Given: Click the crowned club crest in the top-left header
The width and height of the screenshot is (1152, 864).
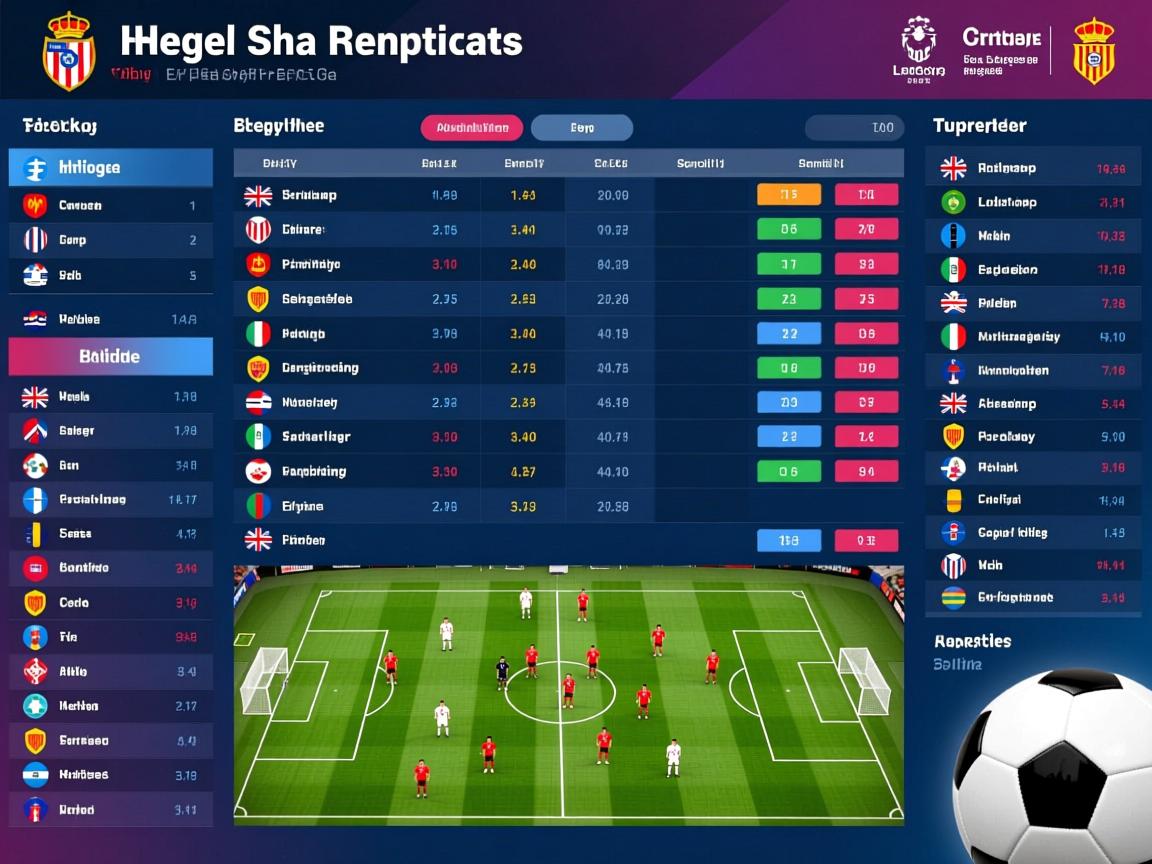Looking at the screenshot, I should point(68,52).
